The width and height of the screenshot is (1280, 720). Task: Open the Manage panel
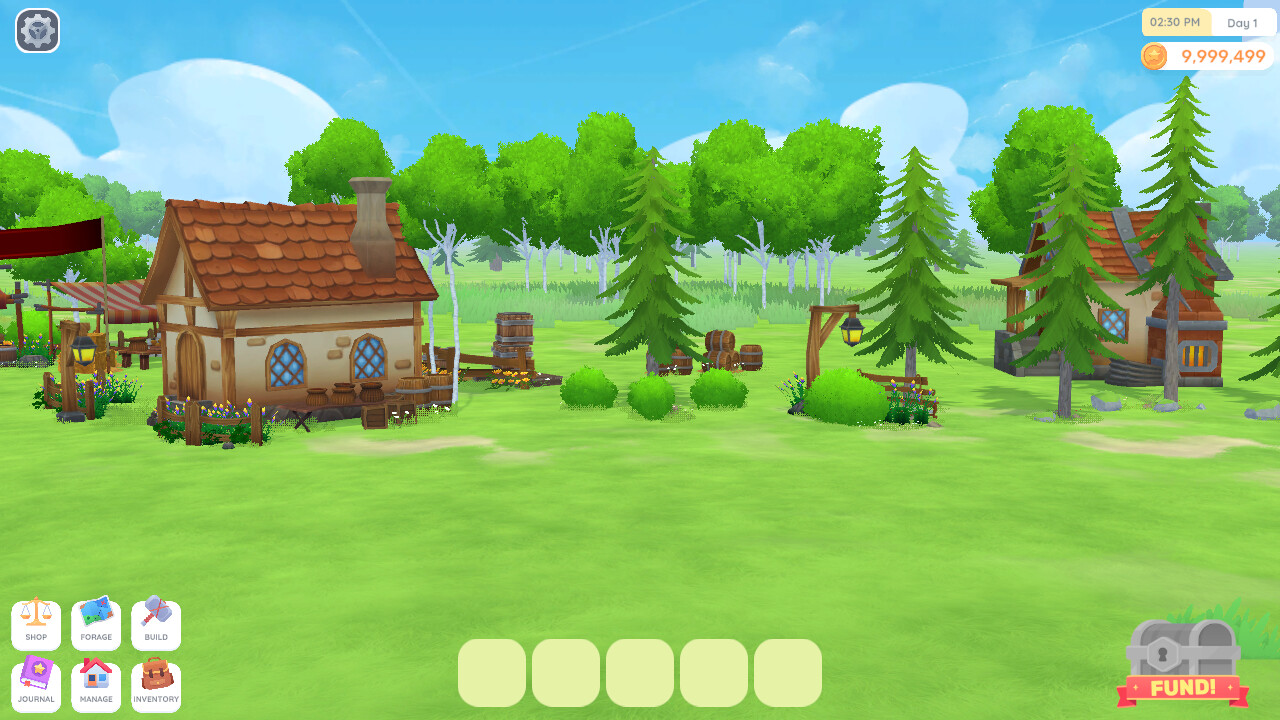coord(96,686)
